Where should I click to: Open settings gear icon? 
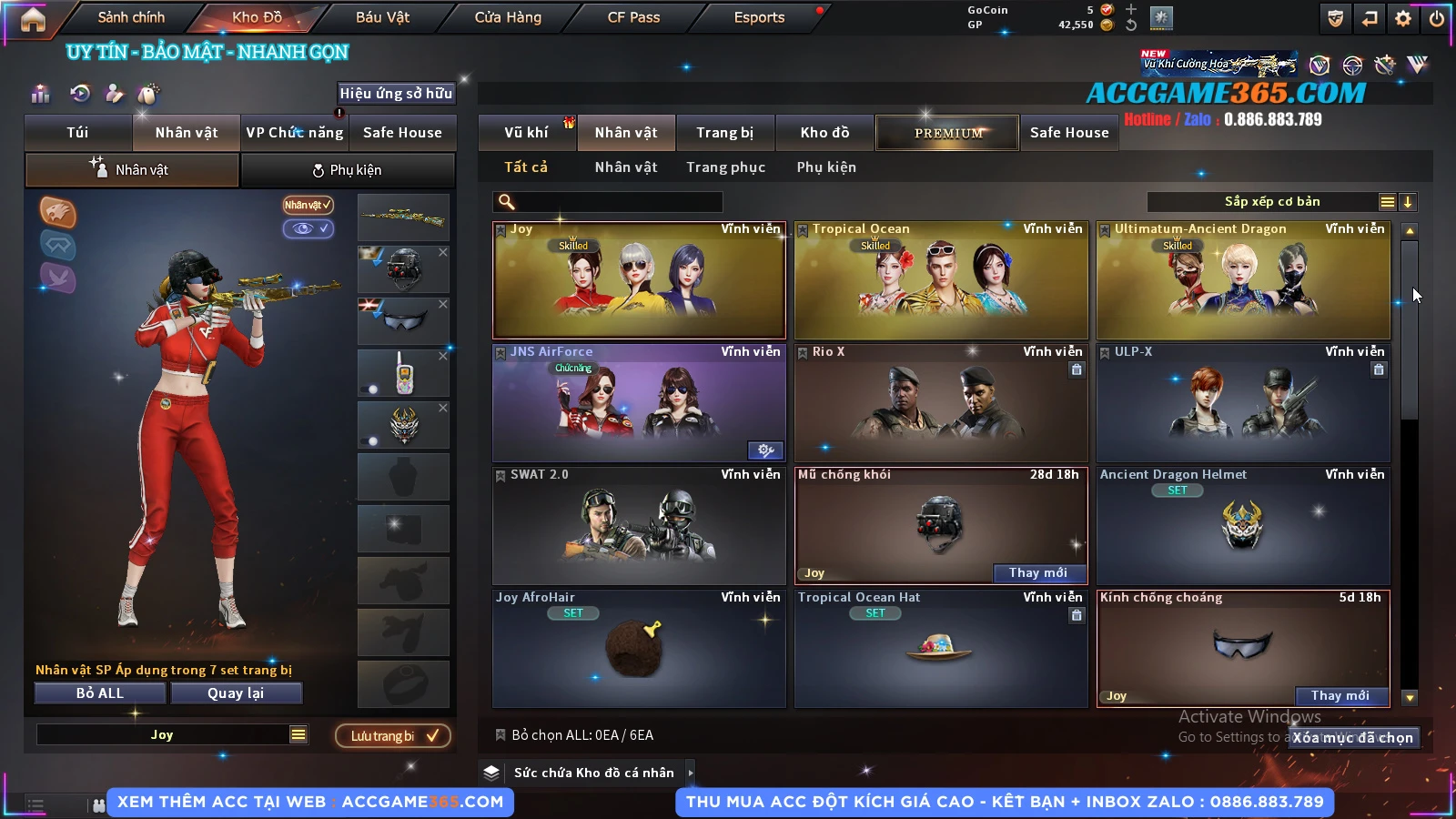[1403, 18]
